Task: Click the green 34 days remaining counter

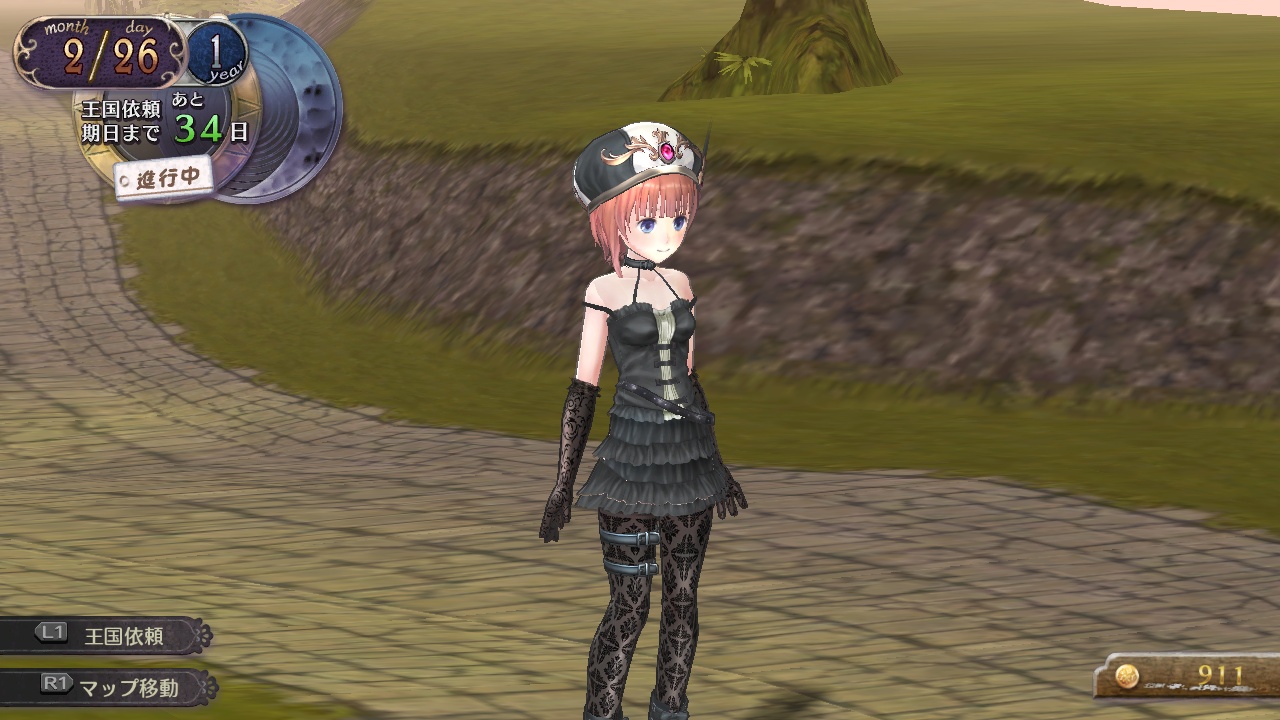Action: [196, 128]
